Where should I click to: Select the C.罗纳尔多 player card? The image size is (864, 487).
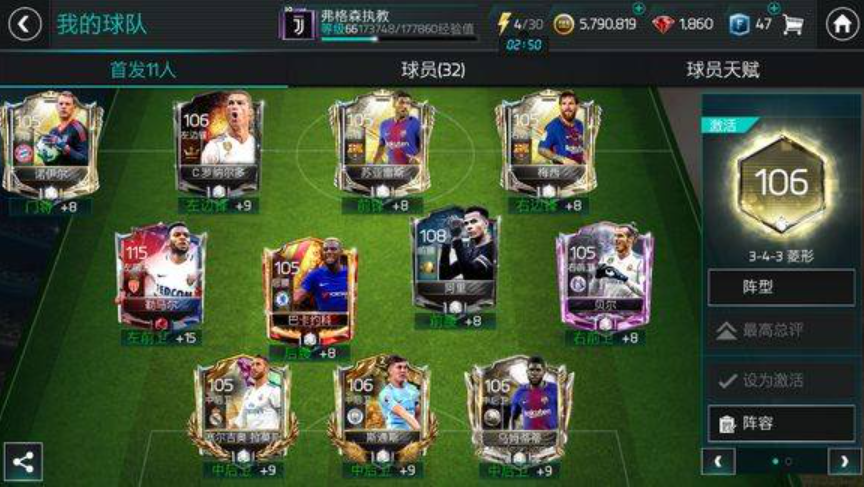pos(215,143)
